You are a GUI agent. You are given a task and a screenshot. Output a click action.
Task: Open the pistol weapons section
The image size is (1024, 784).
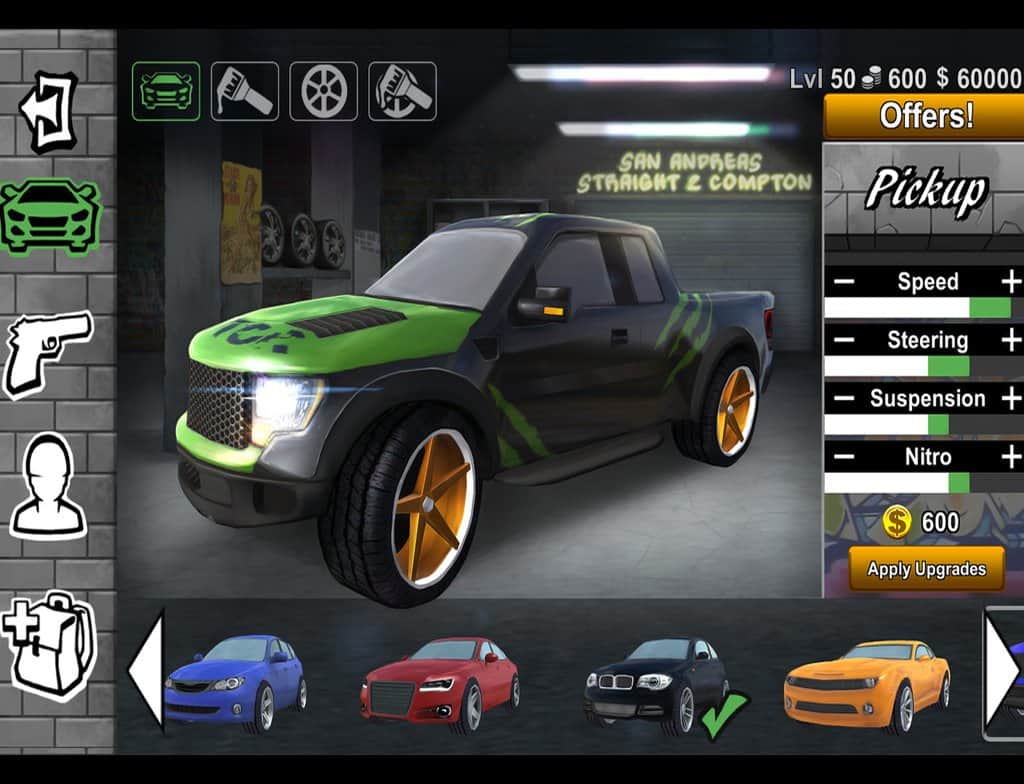49,350
